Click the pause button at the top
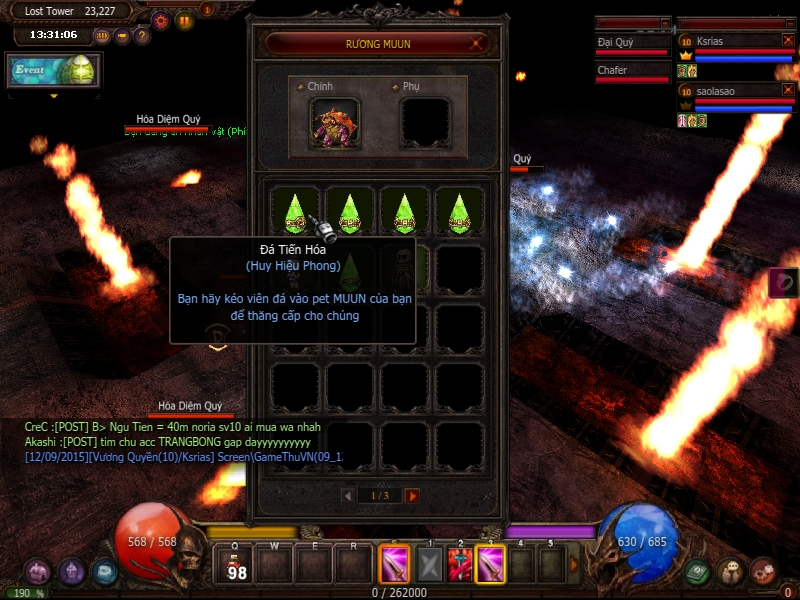 185,19
